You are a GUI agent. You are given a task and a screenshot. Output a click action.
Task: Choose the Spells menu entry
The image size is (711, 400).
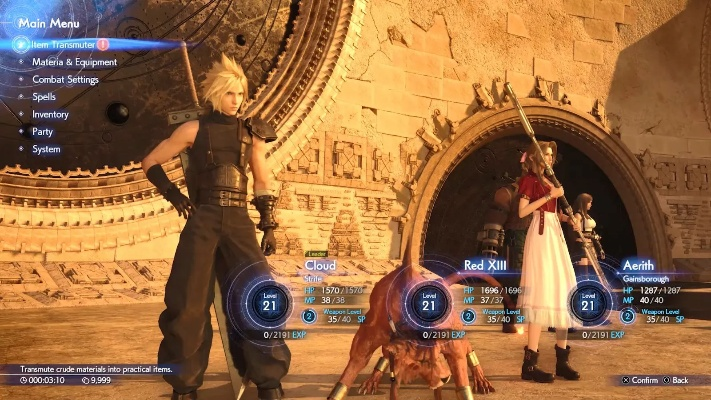45,97
